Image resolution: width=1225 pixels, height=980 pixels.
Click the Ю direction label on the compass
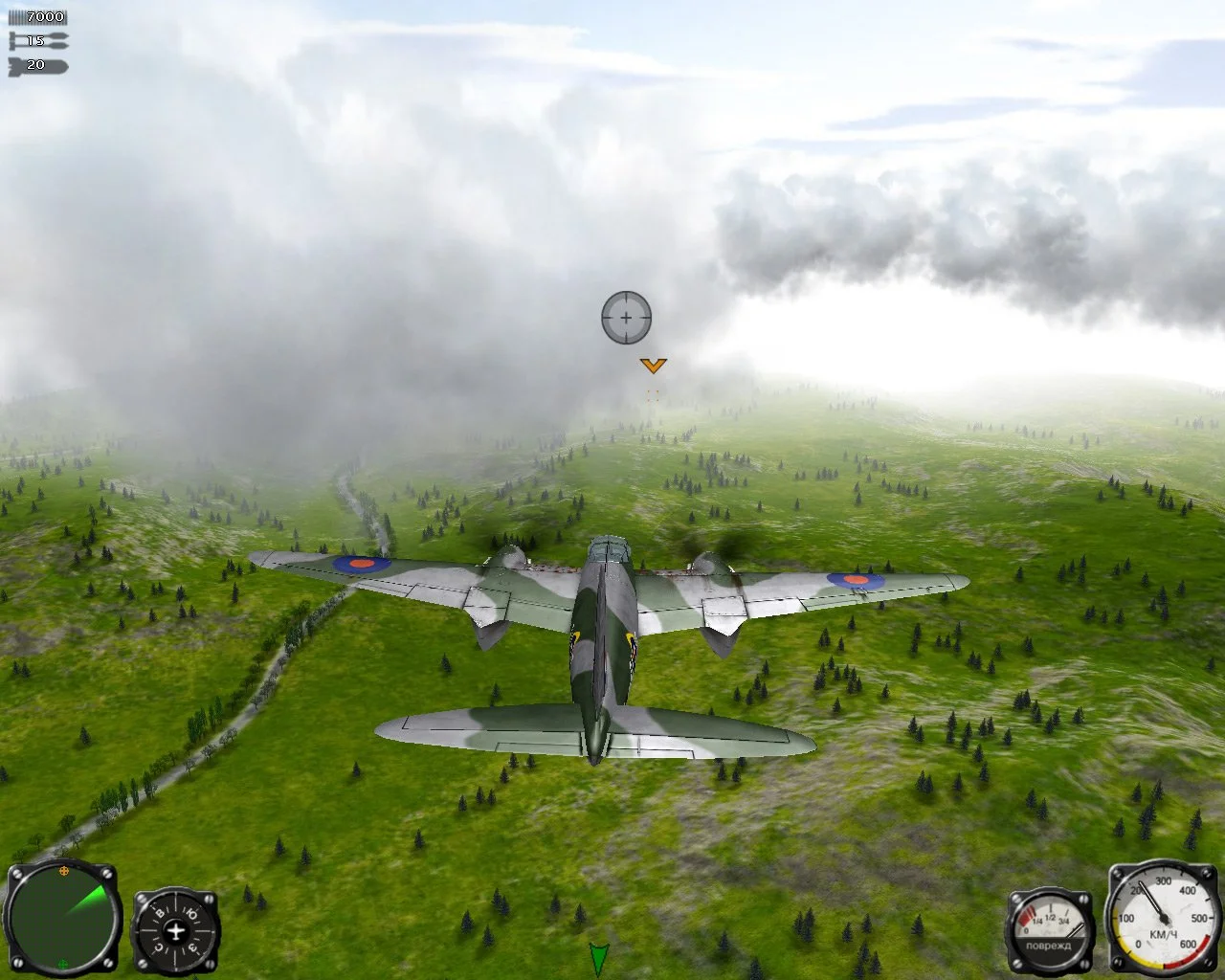(x=191, y=912)
